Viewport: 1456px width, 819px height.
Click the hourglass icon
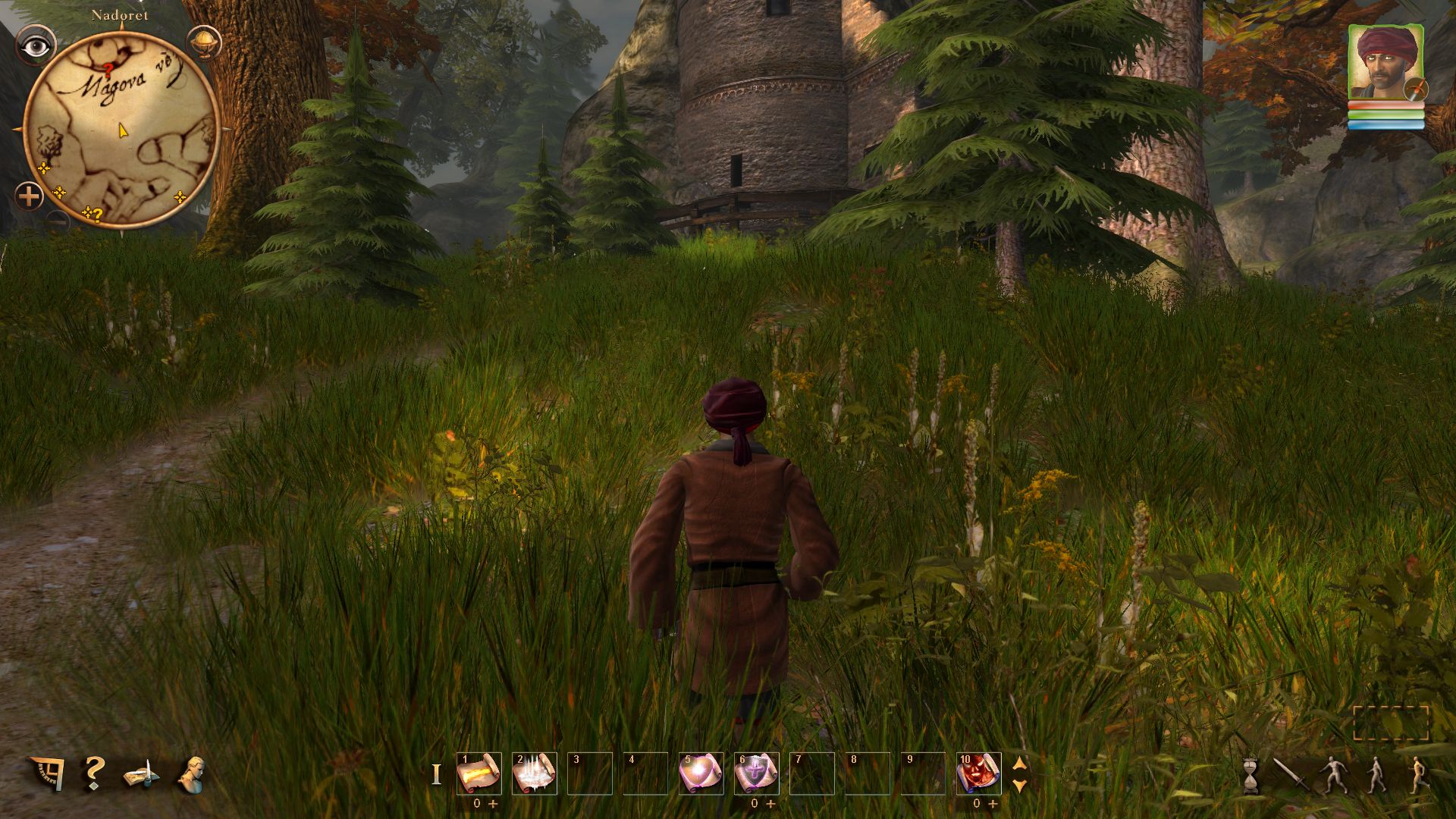(x=1250, y=777)
